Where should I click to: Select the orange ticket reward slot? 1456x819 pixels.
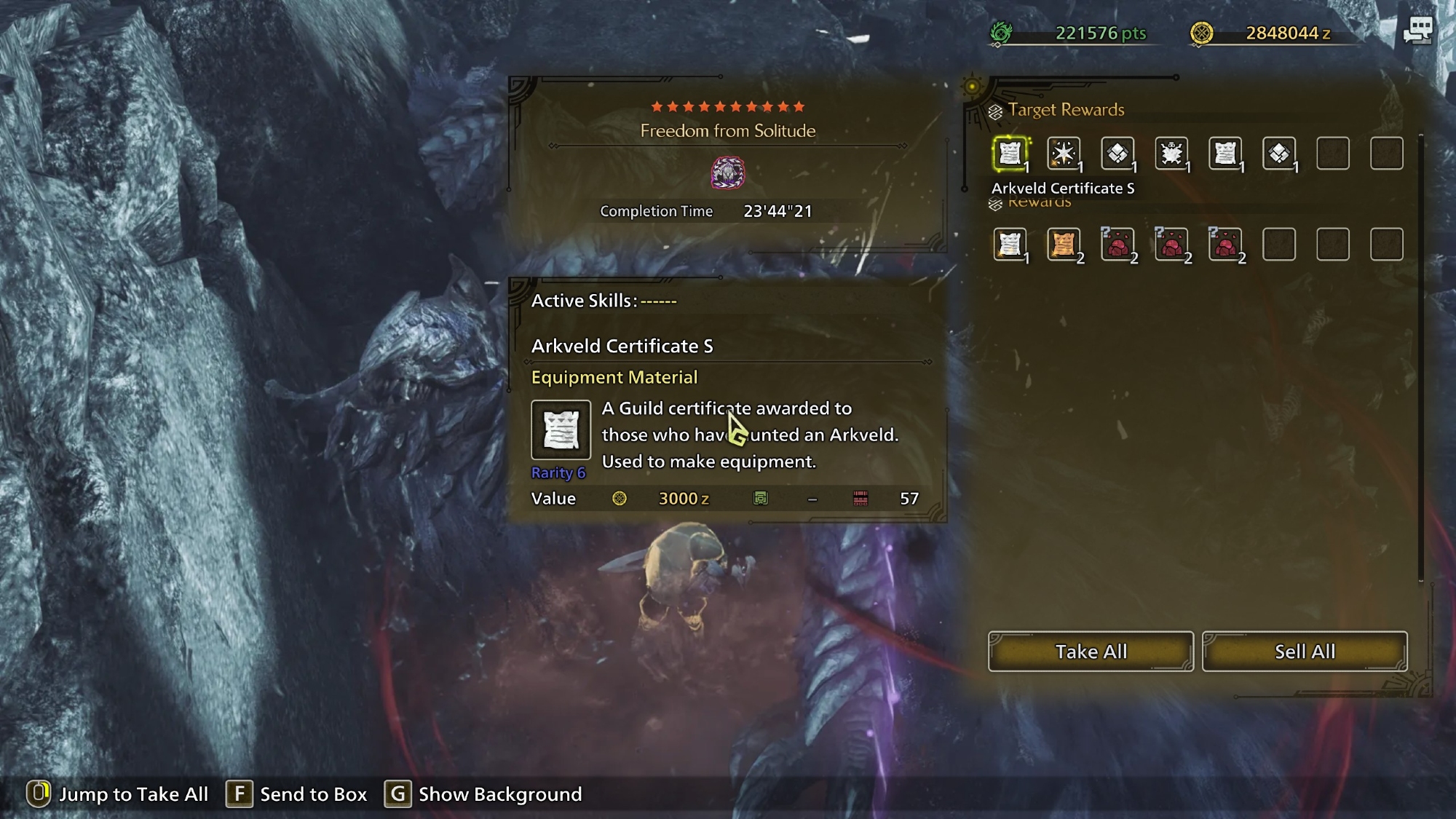(x=1064, y=245)
